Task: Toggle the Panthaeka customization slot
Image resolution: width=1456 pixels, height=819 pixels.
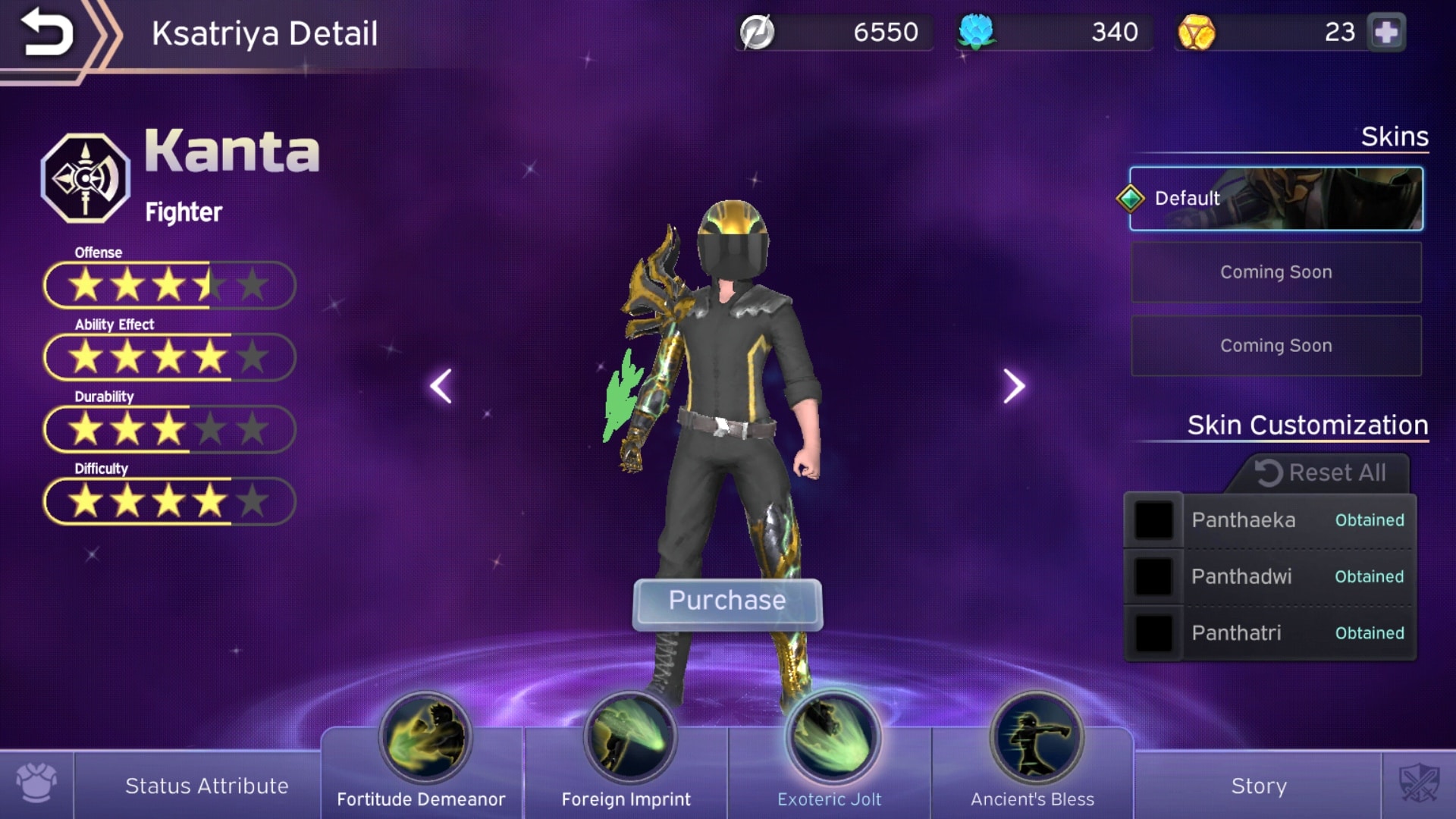Action: tap(1154, 520)
